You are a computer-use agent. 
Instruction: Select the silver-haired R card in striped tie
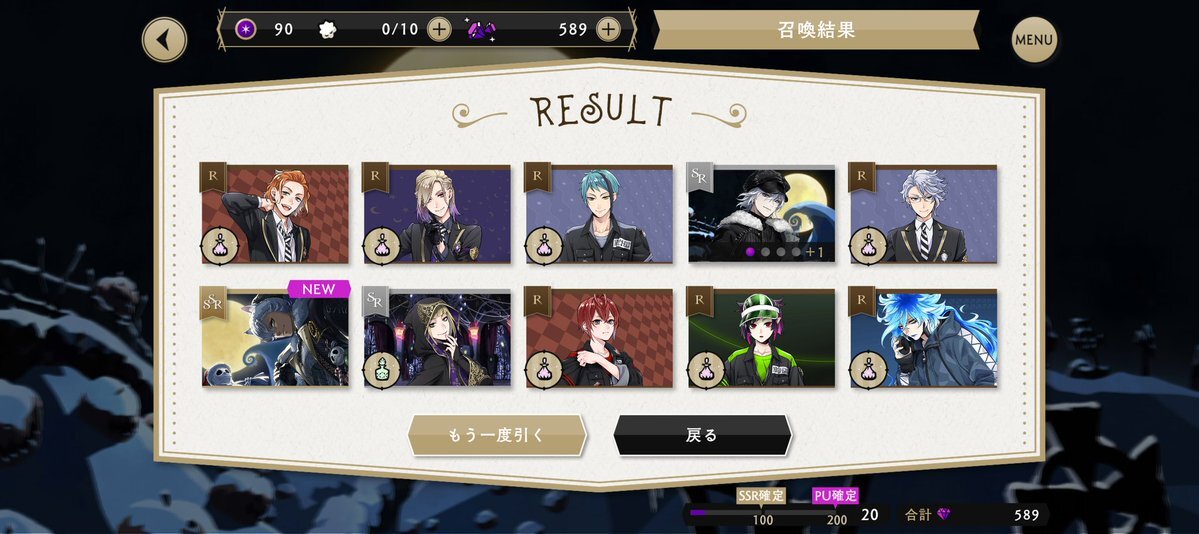click(923, 214)
